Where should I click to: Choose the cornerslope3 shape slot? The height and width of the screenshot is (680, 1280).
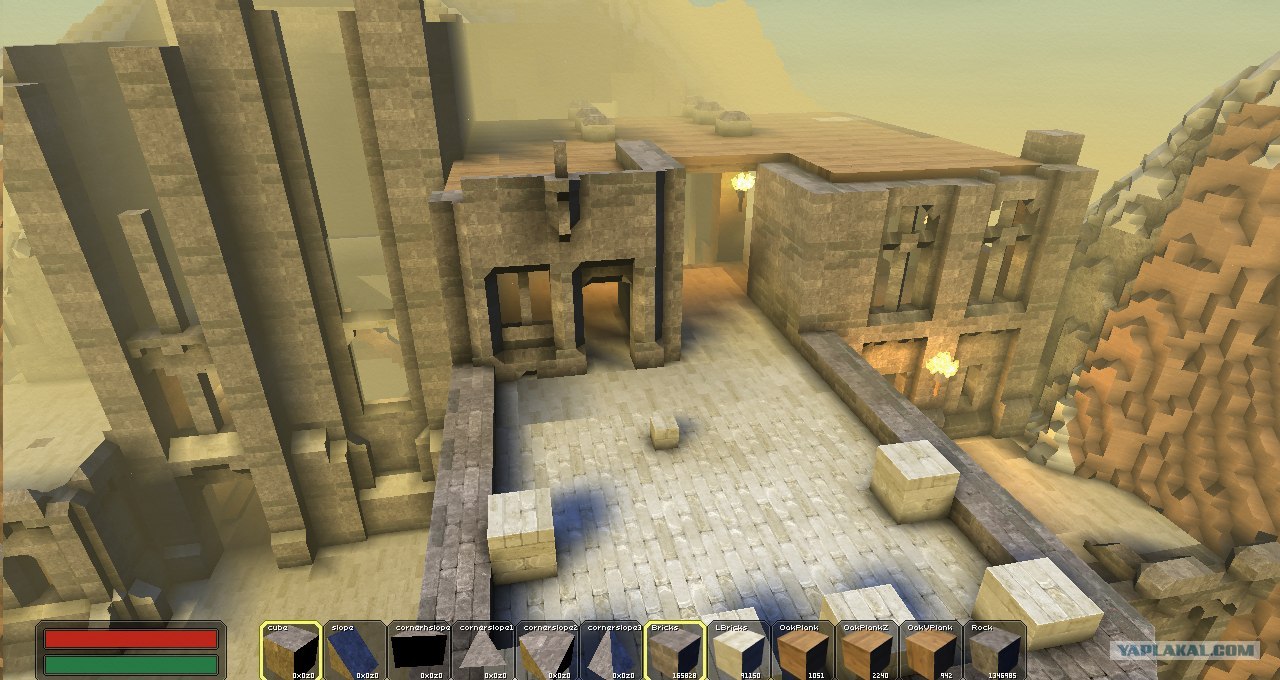(611, 651)
